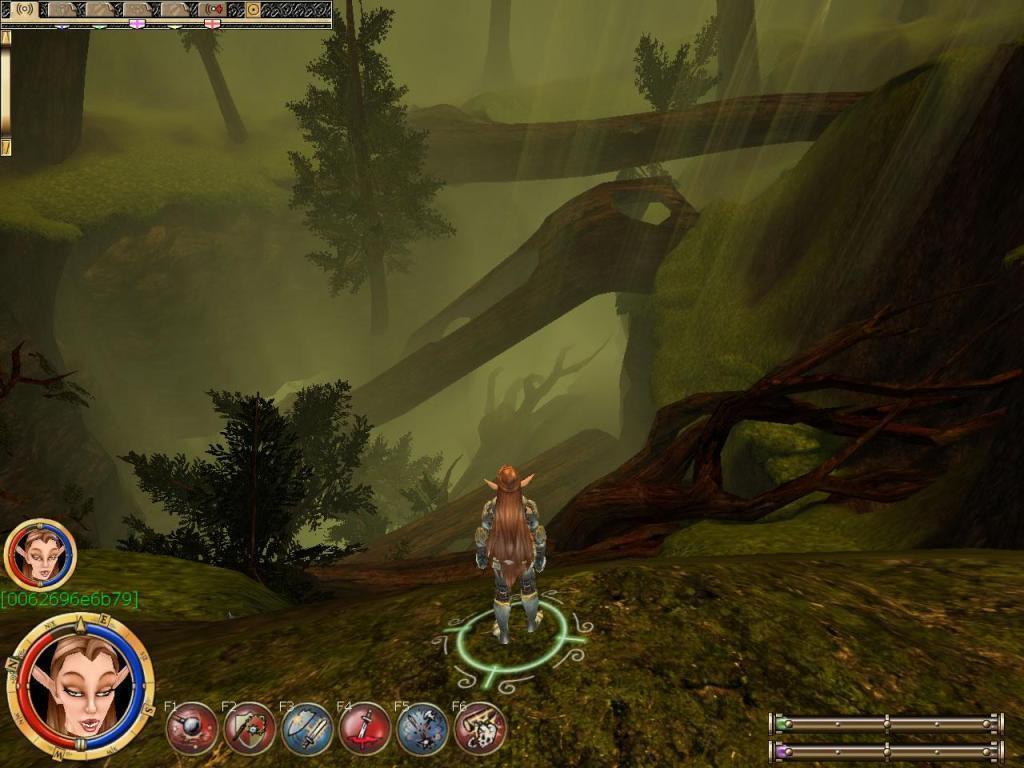The height and width of the screenshot is (768, 1024).
Task: Click the chat scroll up arrow
Action: (6, 37)
